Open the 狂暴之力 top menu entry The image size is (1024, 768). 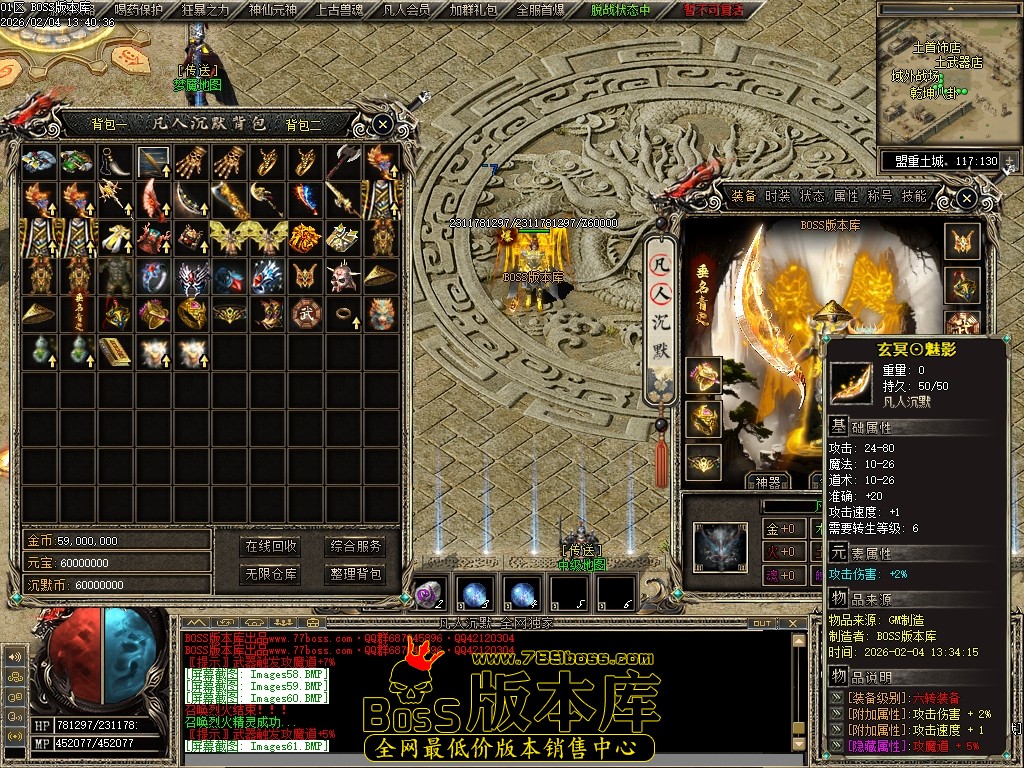(x=205, y=10)
